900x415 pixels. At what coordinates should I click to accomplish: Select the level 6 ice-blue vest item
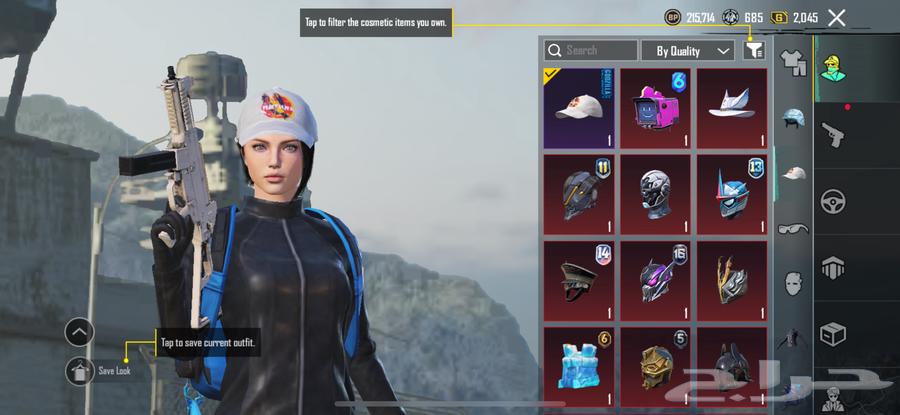(581, 366)
